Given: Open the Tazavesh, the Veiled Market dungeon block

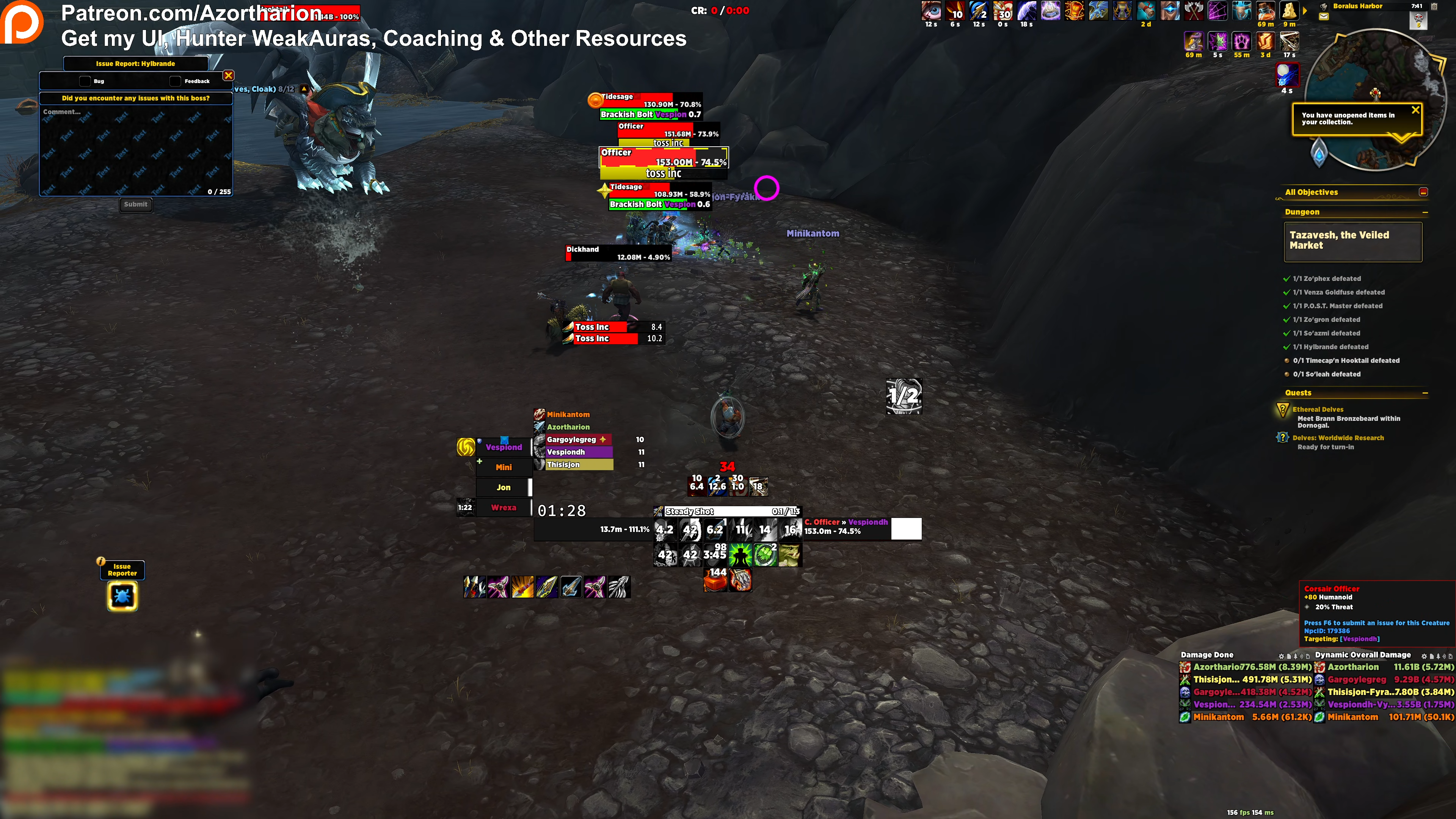Looking at the screenshot, I should pos(1352,241).
